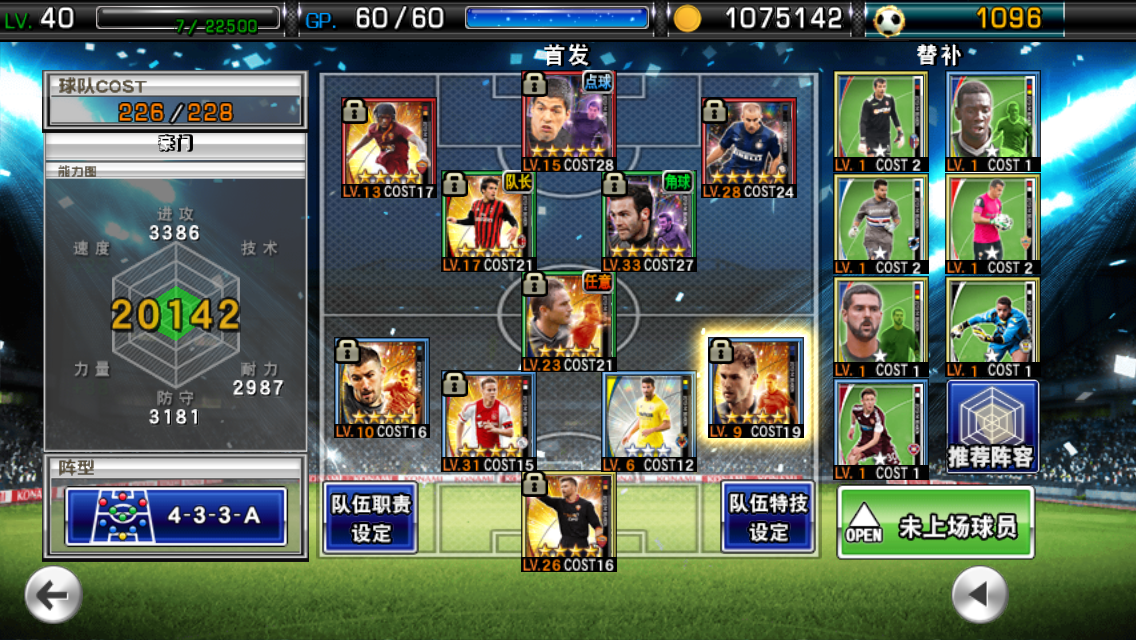Select the LV.31 COST15 defender card
The image size is (1136, 640).
coord(489,422)
